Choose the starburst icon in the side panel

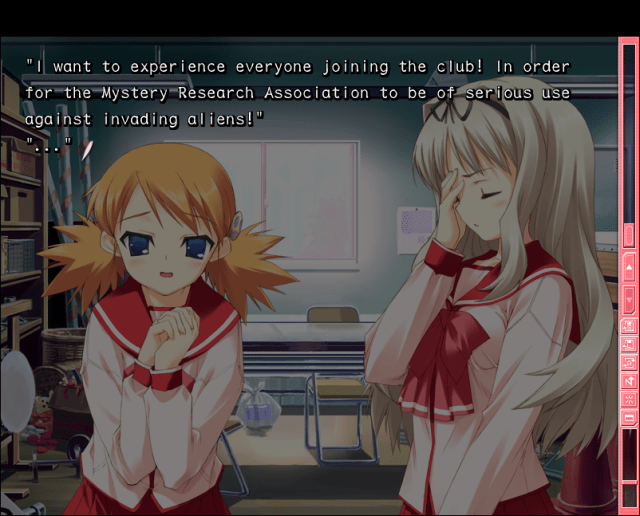click(x=629, y=398)
